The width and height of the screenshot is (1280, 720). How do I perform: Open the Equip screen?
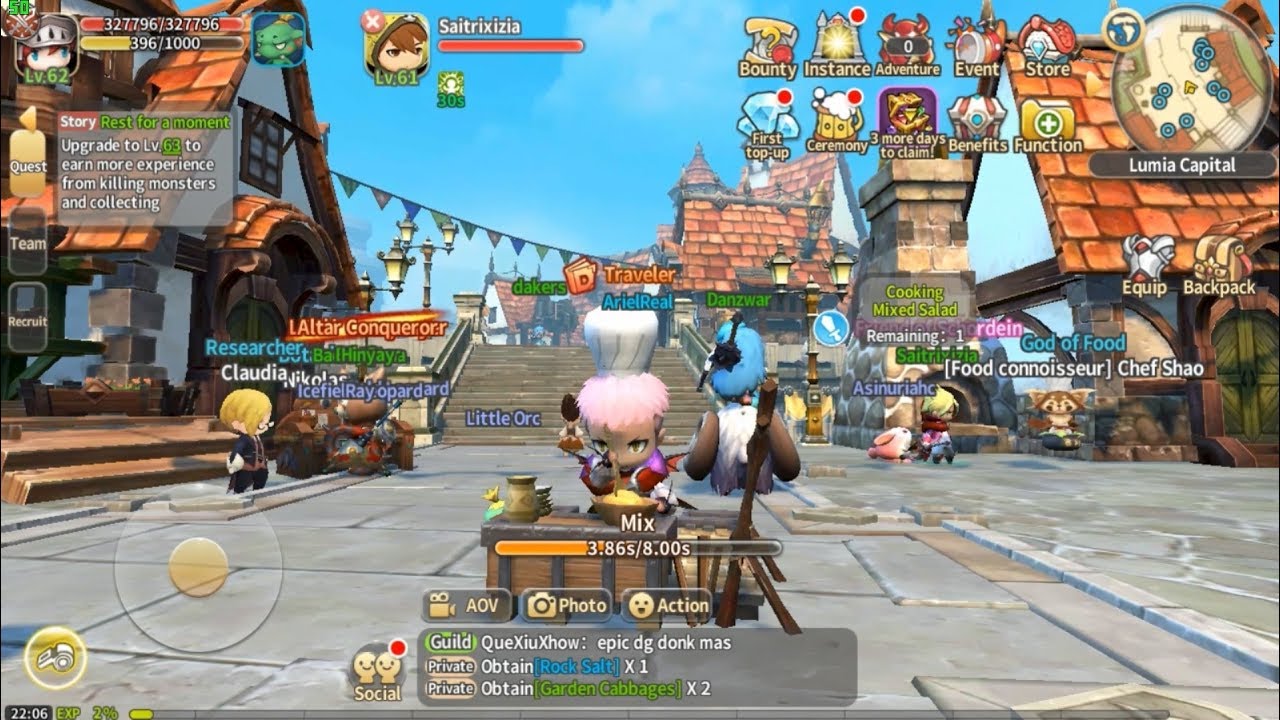click(1145, 264)
